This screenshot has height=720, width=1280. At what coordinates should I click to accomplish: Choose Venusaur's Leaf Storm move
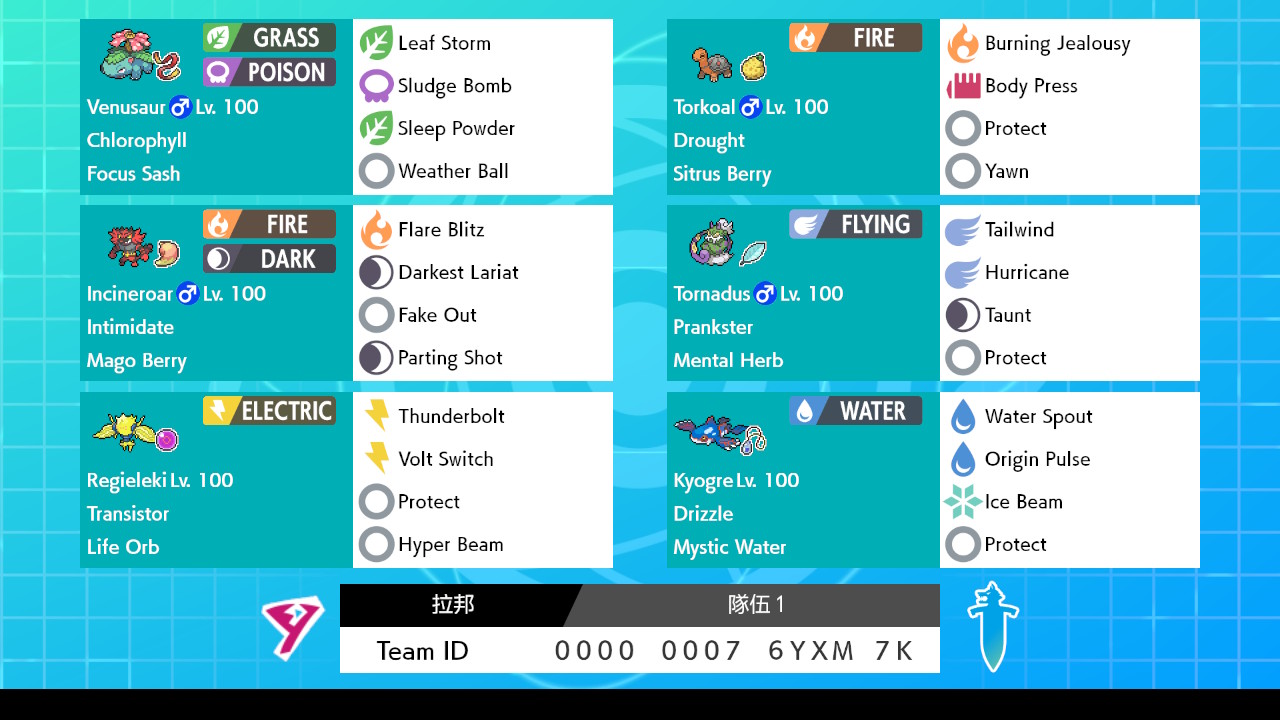pos(443,43)
